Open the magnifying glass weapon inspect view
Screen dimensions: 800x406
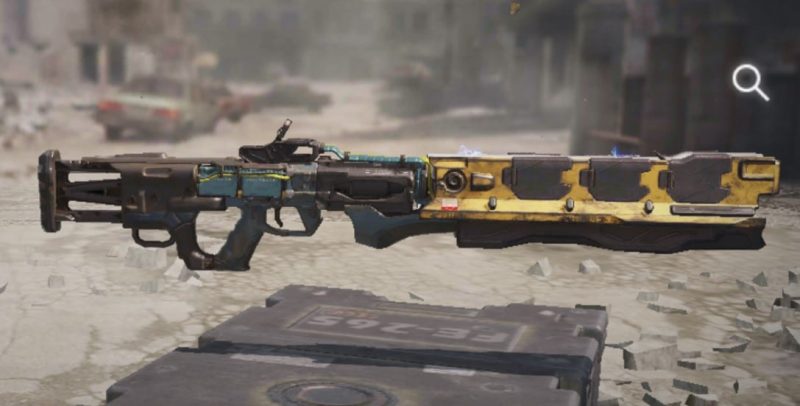748,82
